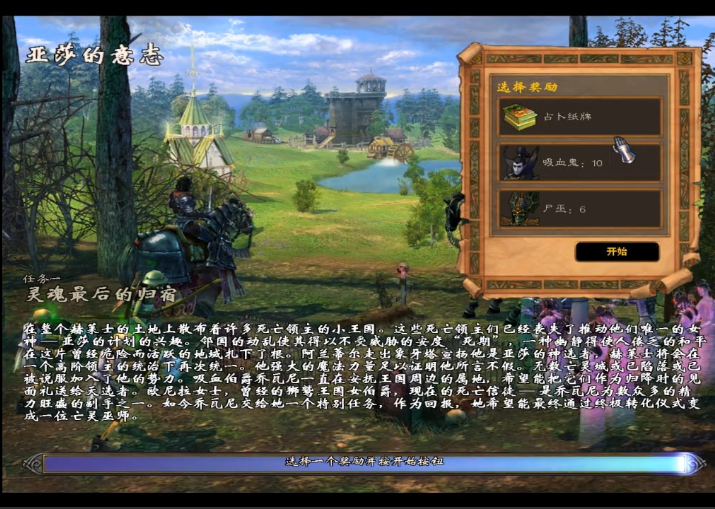
Task: Click the 开始 start button
Action: [616, 252]
